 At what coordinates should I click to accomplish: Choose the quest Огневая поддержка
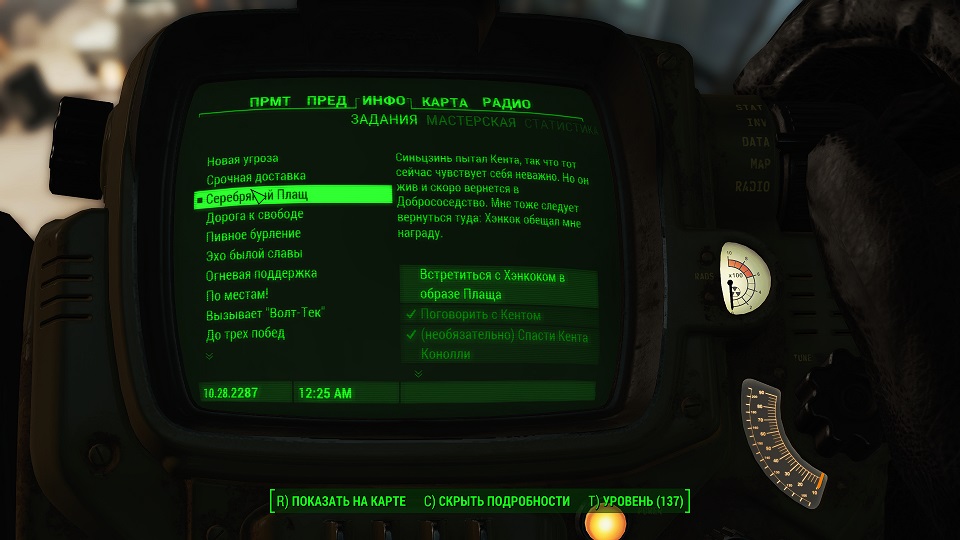point(262,274)
